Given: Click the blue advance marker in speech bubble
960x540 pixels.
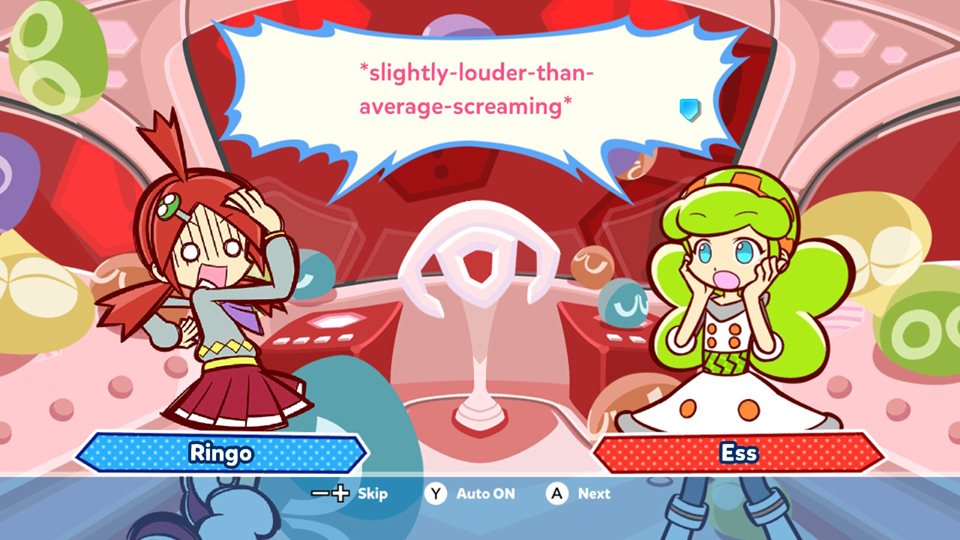Looking at the screenshot, I should pyautogui.click(x=689, y=109).
